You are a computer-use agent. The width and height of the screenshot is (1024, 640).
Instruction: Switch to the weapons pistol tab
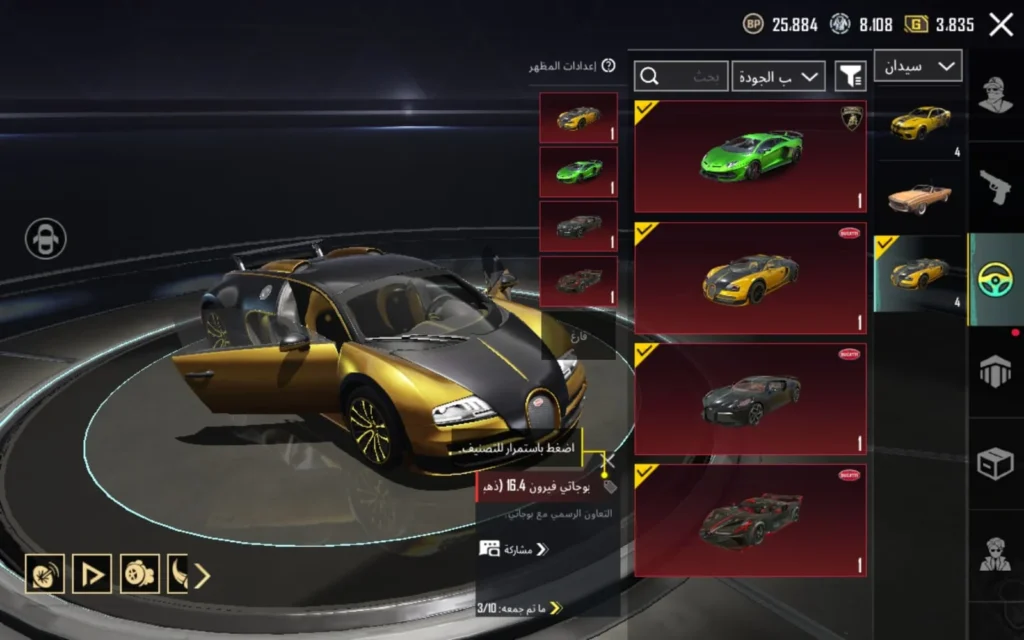coord(996,187)
